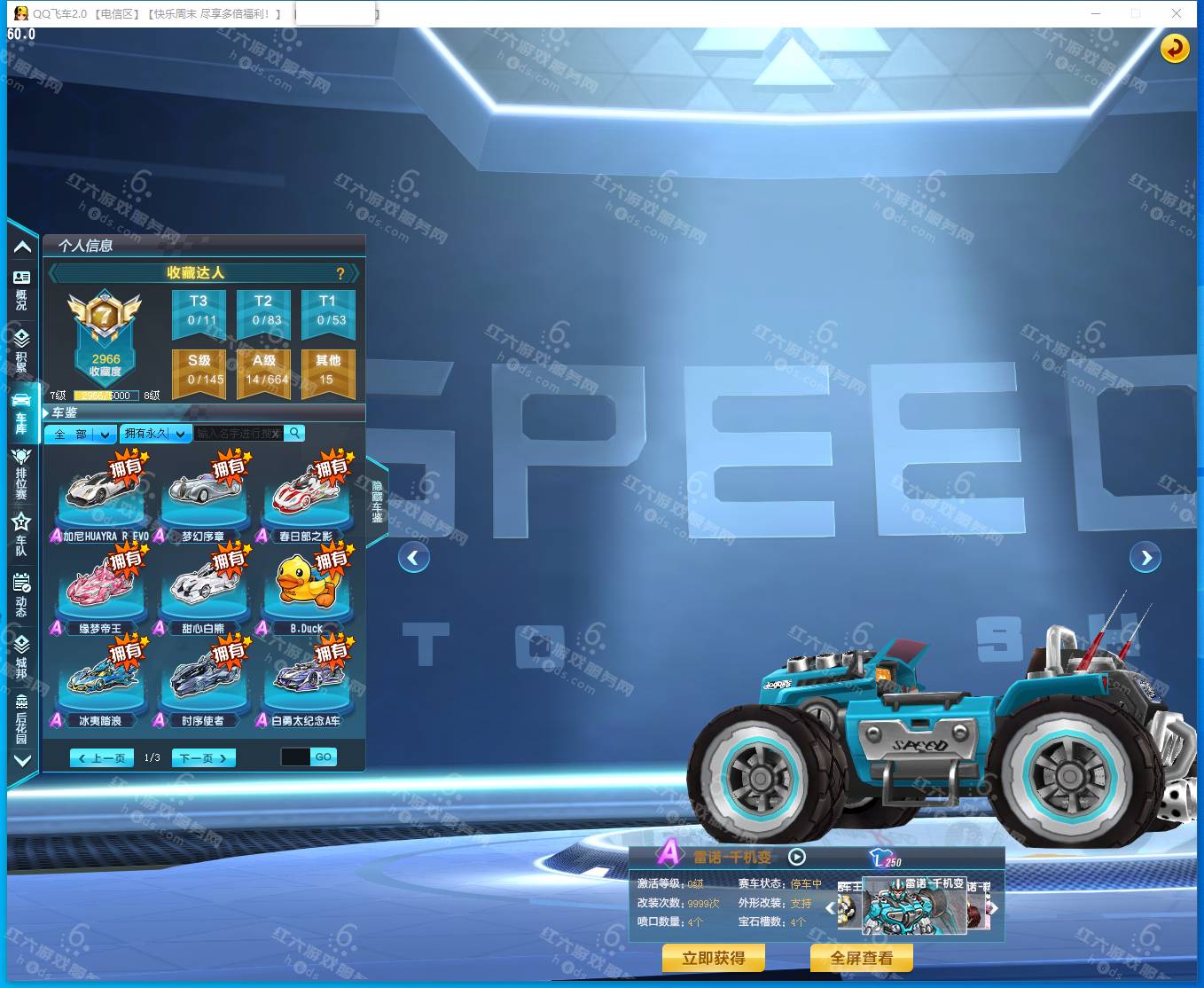
Task: Go to 下一页 in car list
Action: (203, 758)
